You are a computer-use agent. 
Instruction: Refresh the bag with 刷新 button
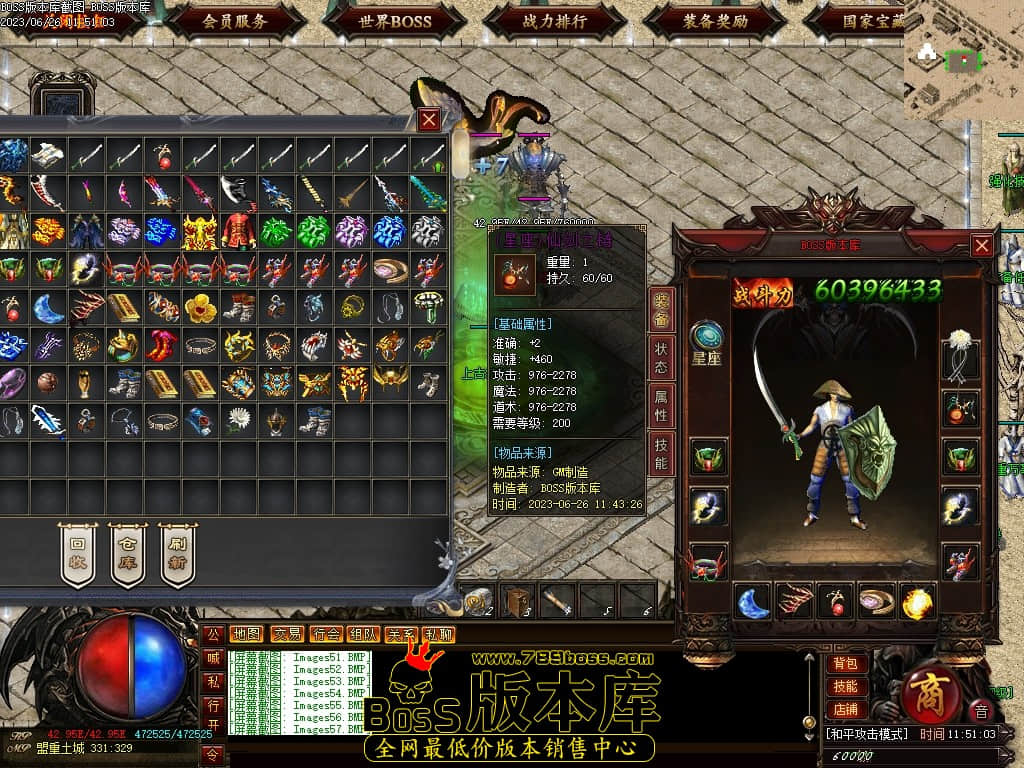pos(177,554)
